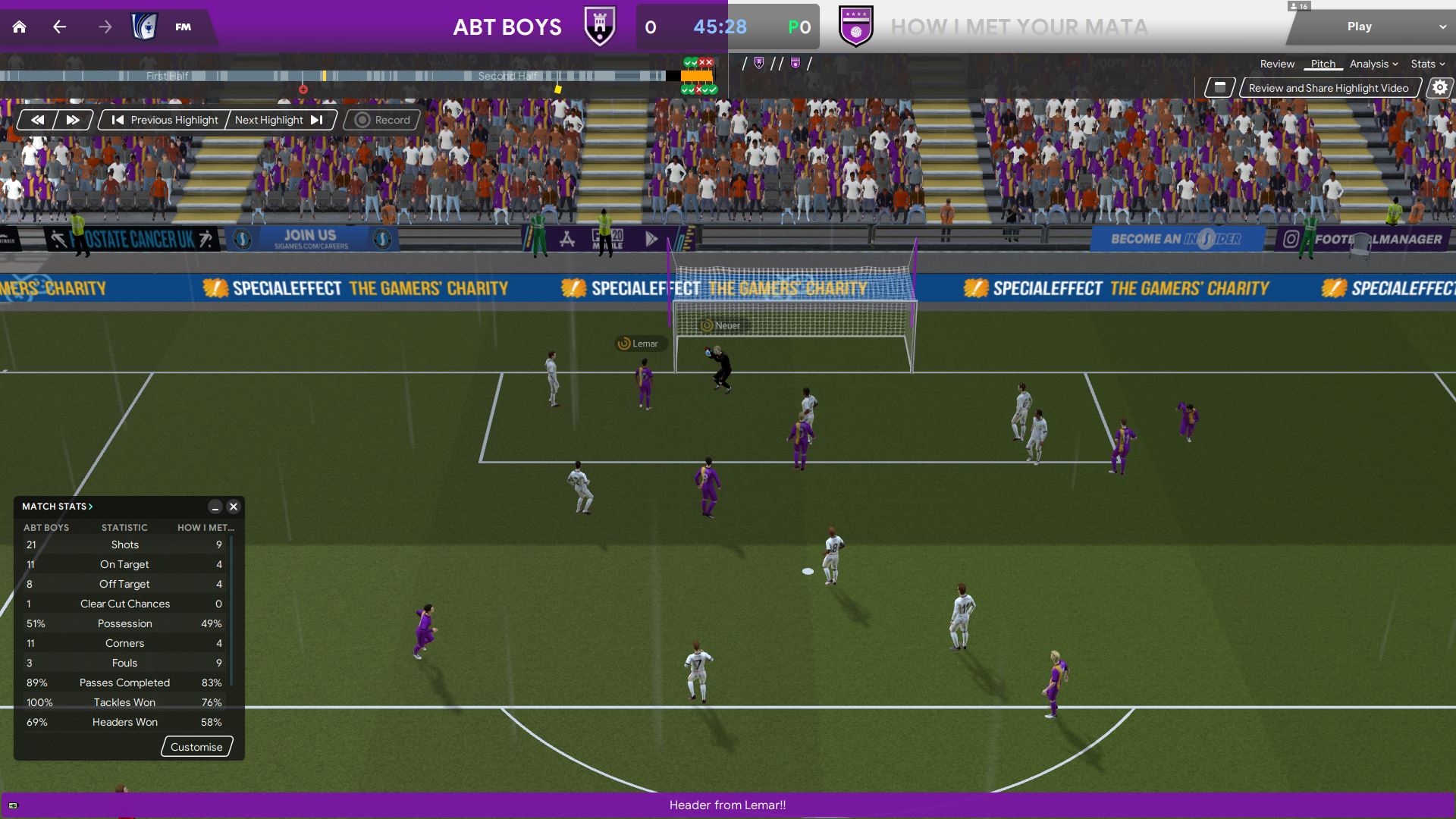1456x819 pixels.
Task: Minimise the Match Stats panel
Action: click(215, 507)
